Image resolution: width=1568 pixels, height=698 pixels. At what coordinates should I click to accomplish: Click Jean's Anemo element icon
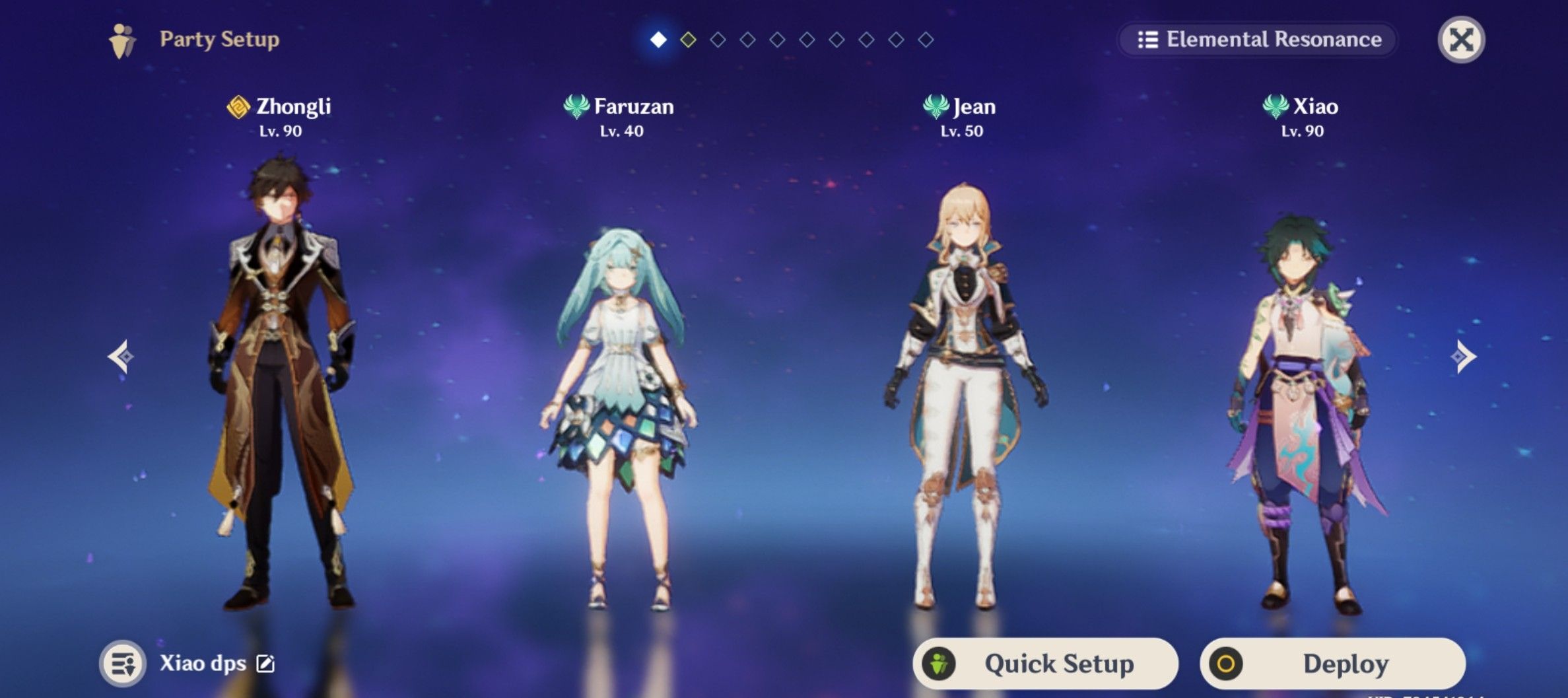936,107
